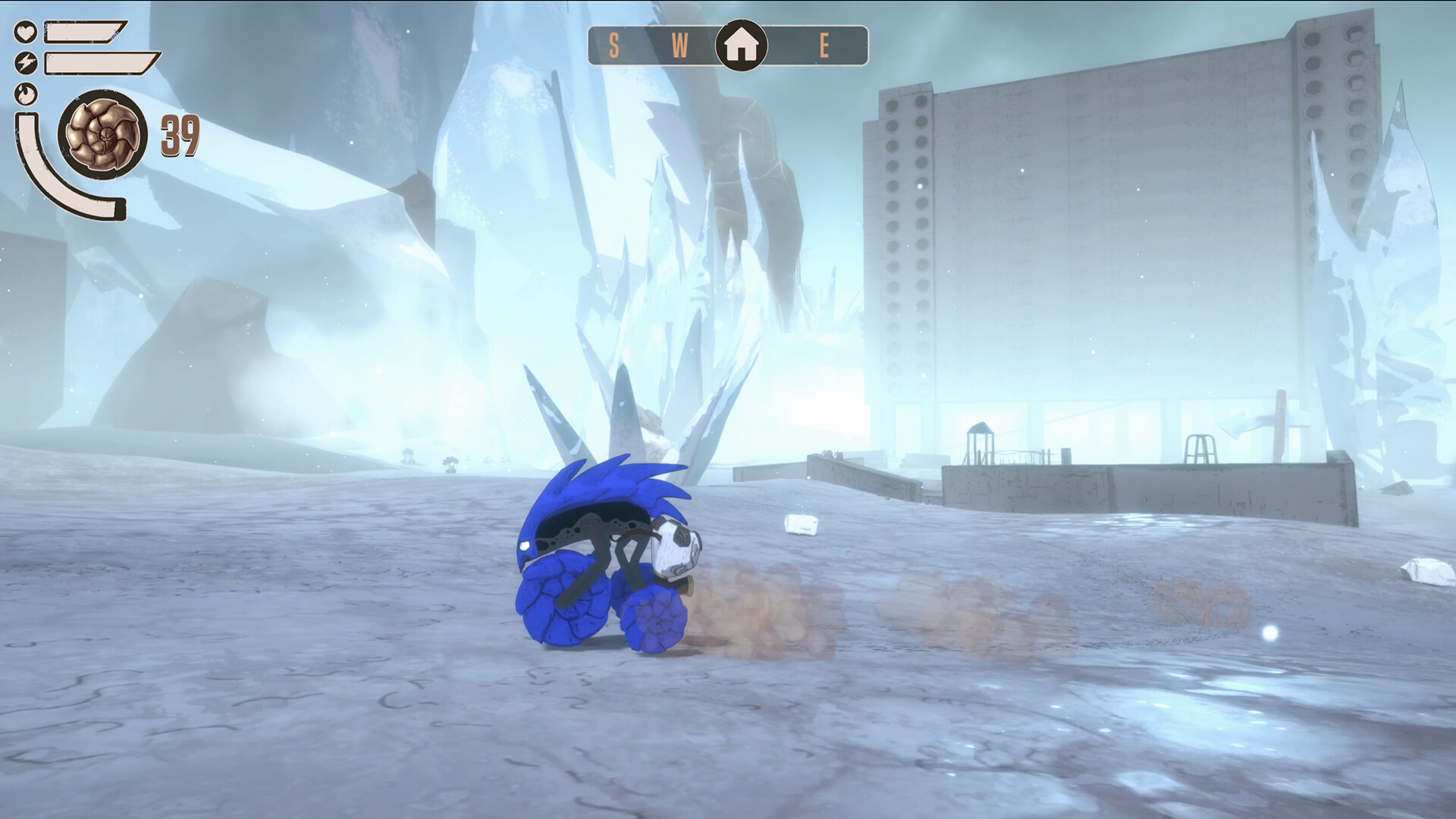Click the E heading on the compass bar

click(824, 46)
